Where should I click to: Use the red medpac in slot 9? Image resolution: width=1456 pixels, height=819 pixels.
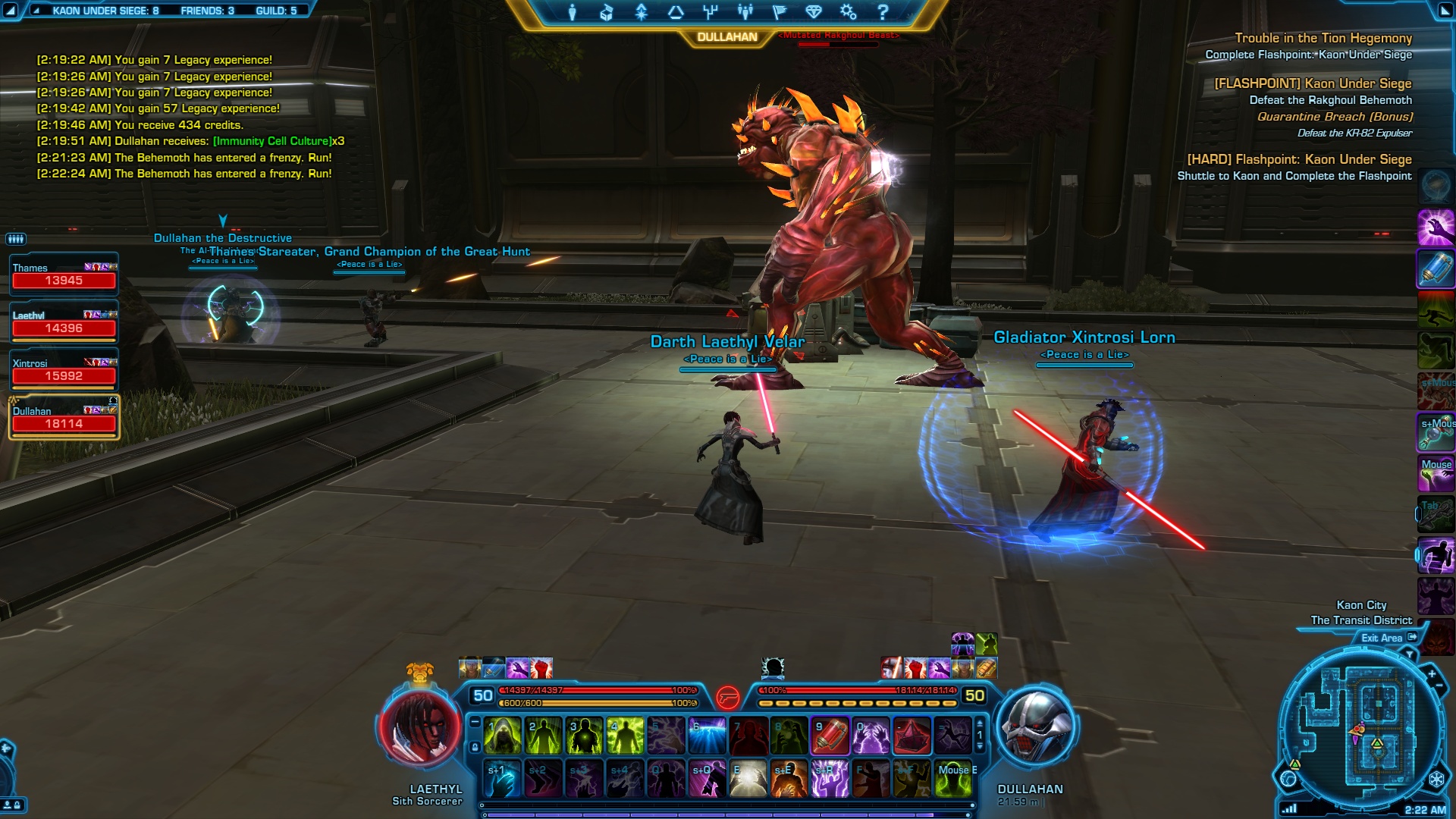tap(830, 736)
